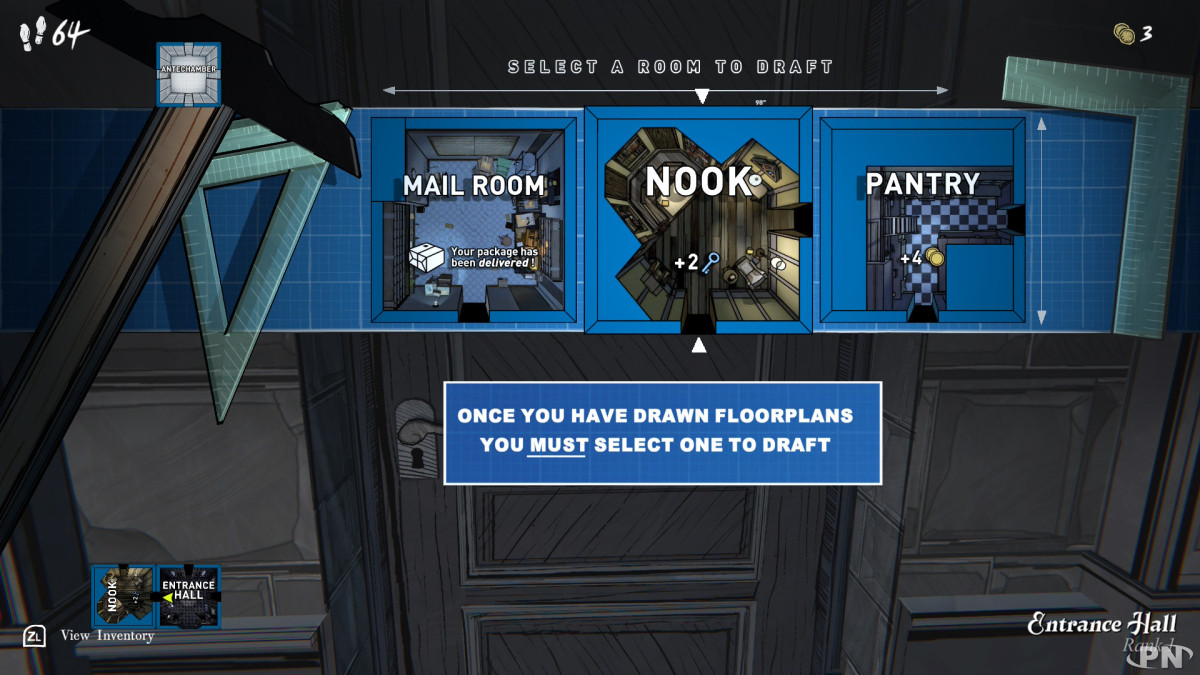Viewport: 1200px width, 675px height.
Task: Click the Nook preview map tile
Action: tap(124, 597)
